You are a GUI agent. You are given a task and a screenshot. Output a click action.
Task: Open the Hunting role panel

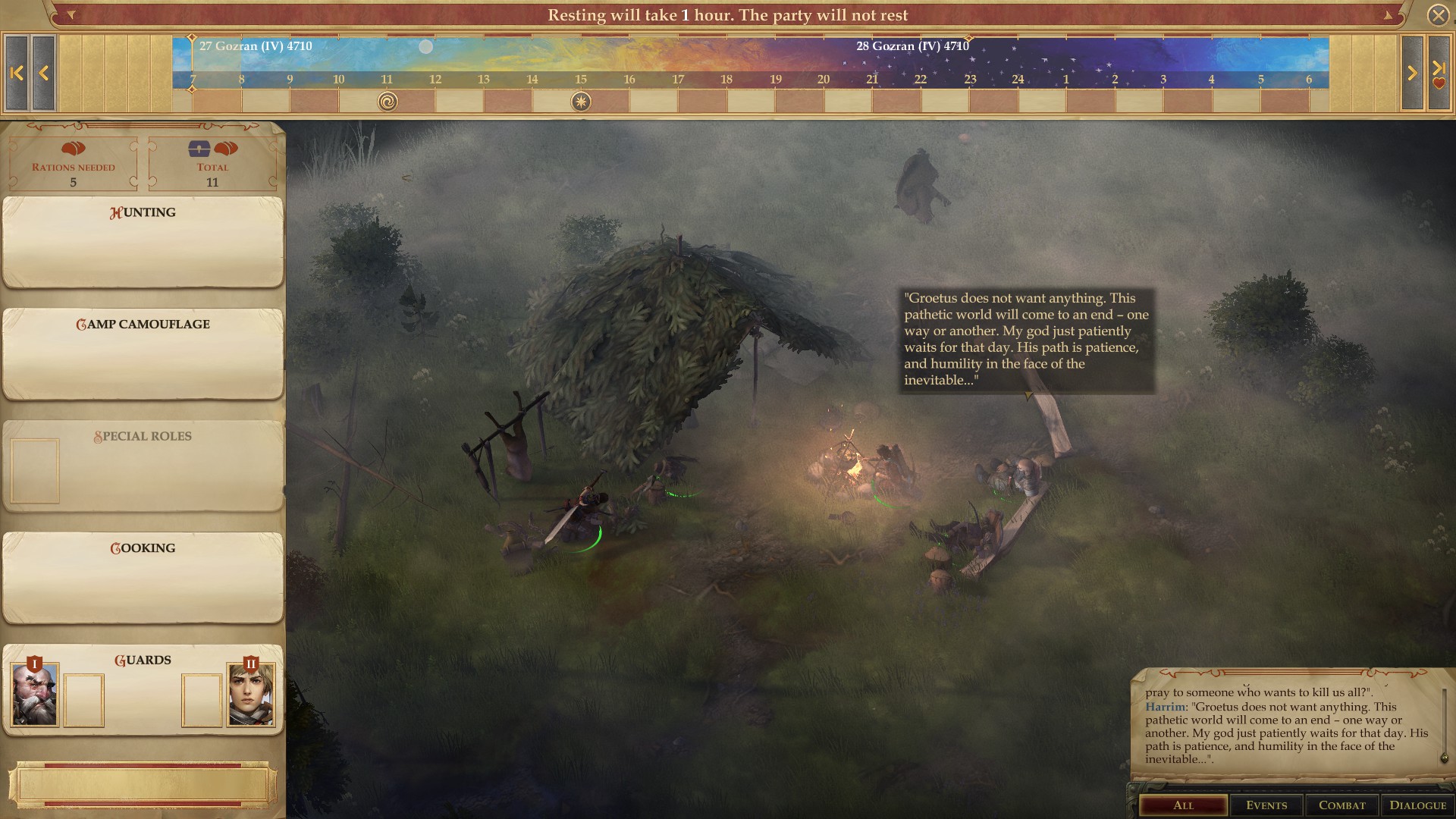click(x=143, y=242)
